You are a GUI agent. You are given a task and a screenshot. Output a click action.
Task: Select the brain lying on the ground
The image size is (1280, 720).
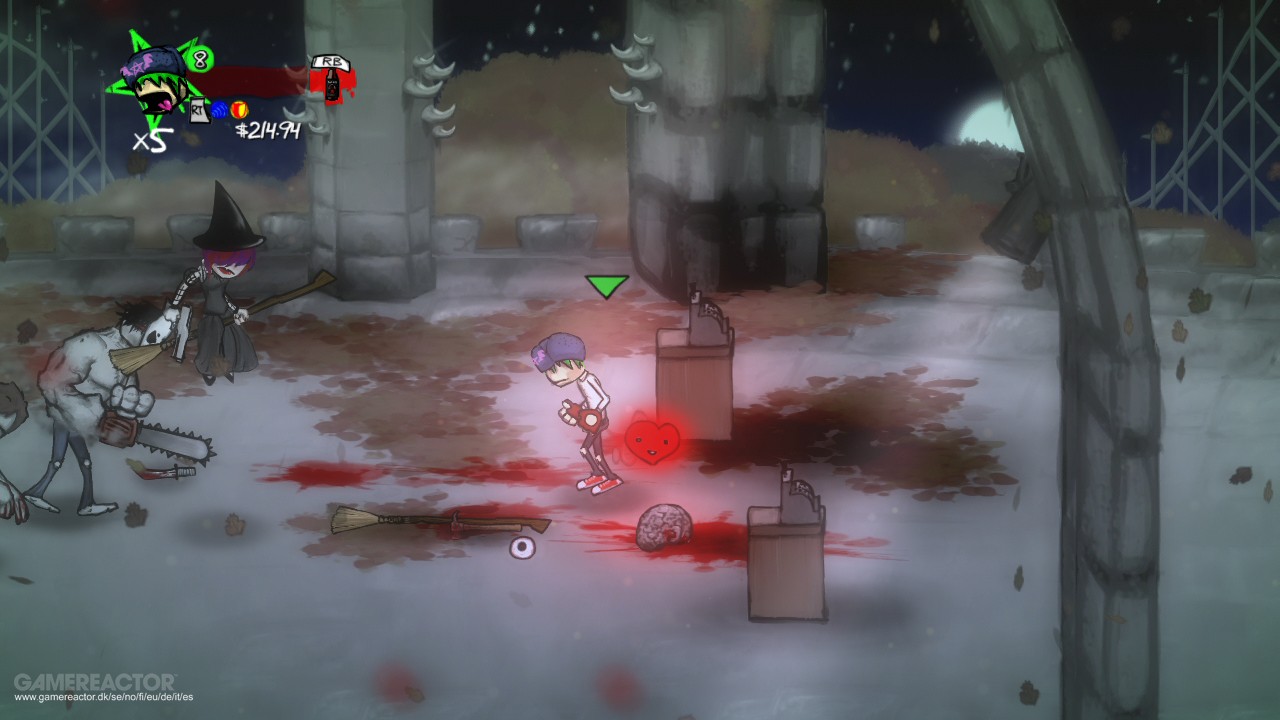(665, 523)
